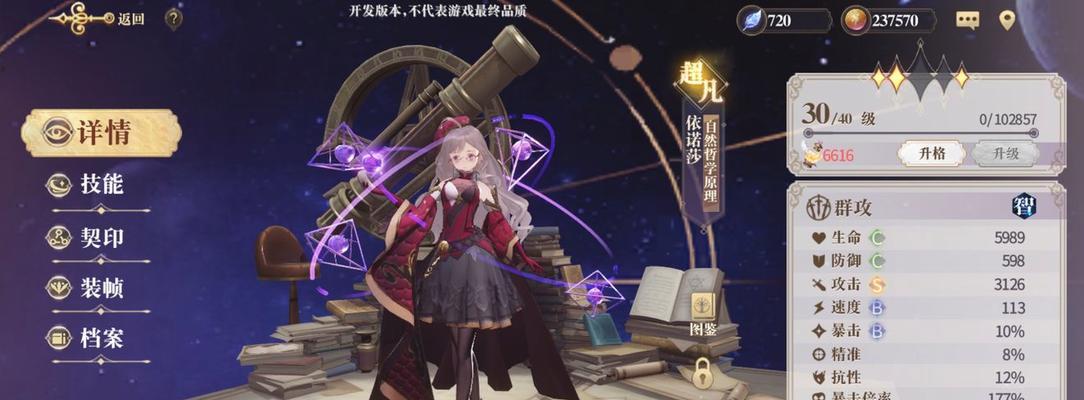Screen dimensions: 1084x400
Task: Click the 升级 level up button
Action: [1004, 153]
